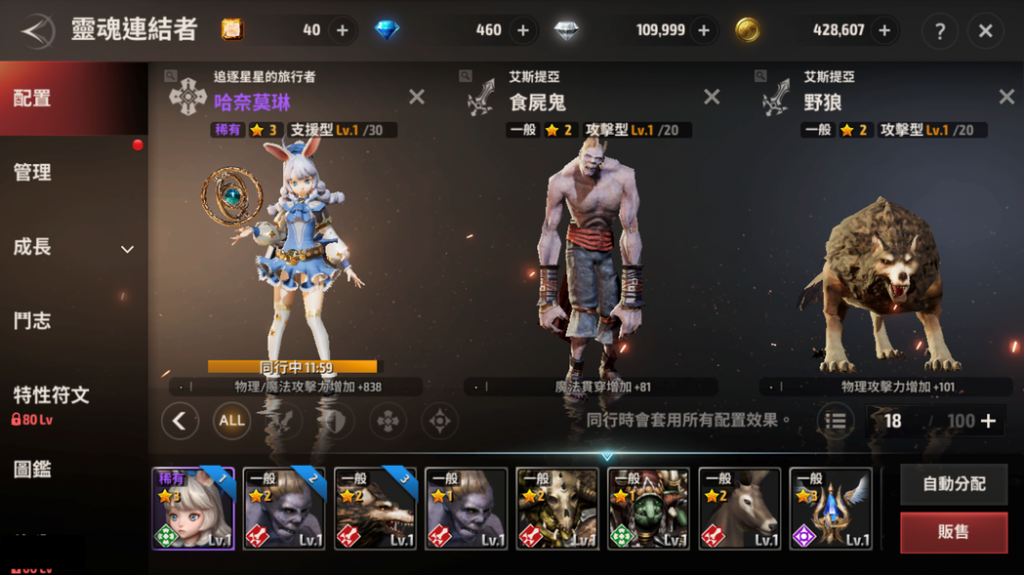
Task: Add more blue diamonds with plus
Action: pyautogui.click(x=522, y=30)
